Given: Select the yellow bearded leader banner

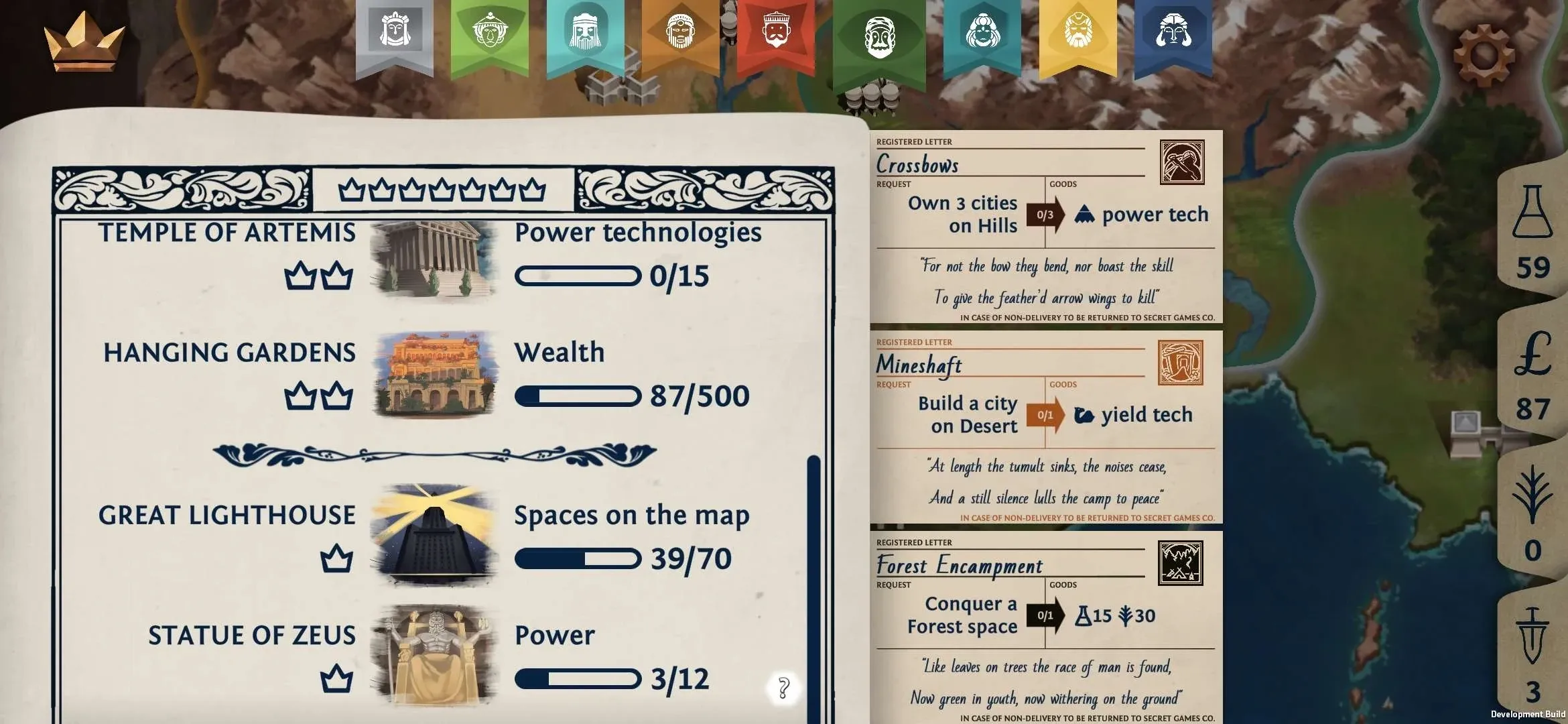Looking at the screenshot, I should (x=1077, y=37).
